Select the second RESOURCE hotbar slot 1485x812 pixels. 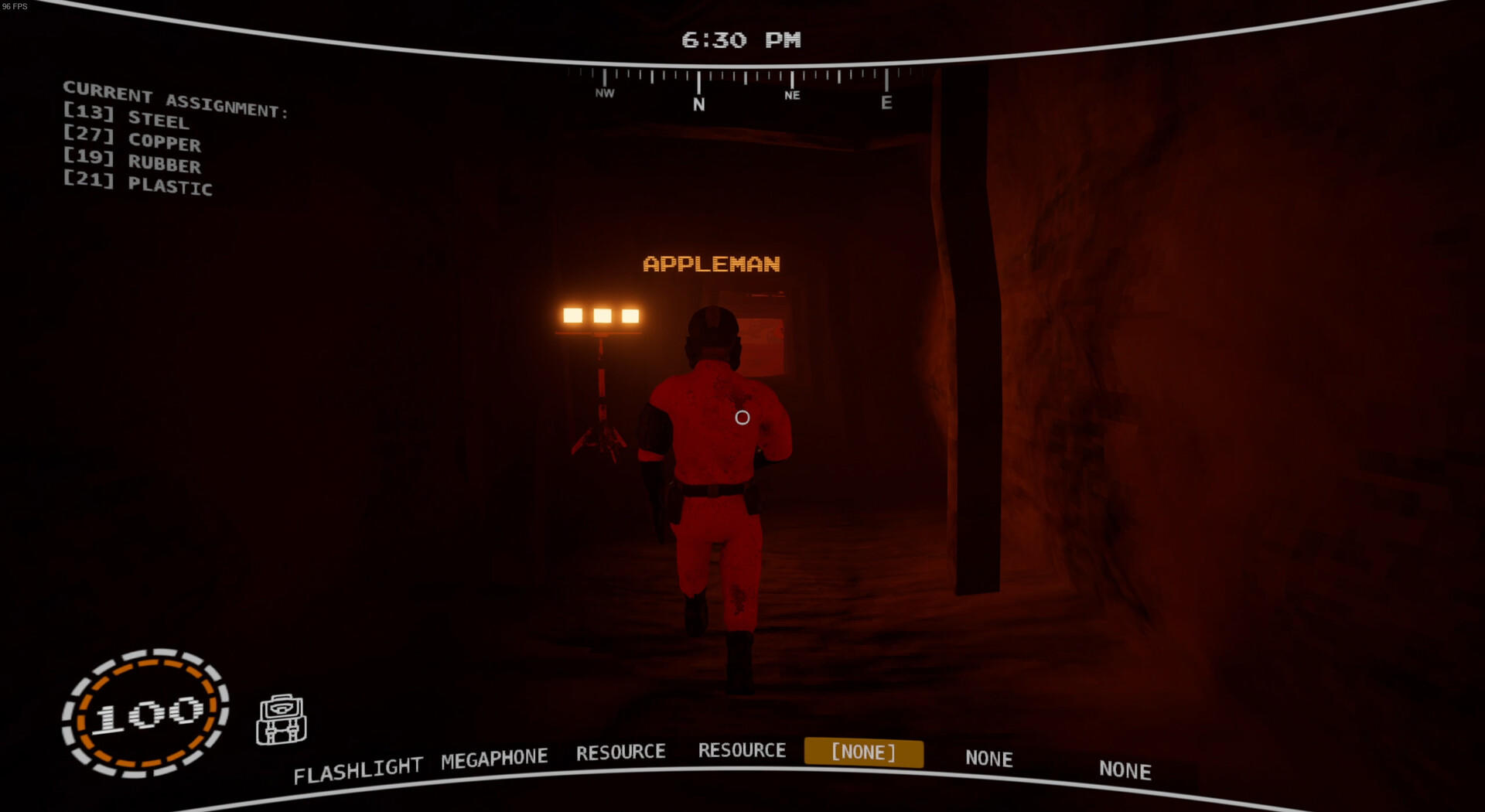pos(742,749)
